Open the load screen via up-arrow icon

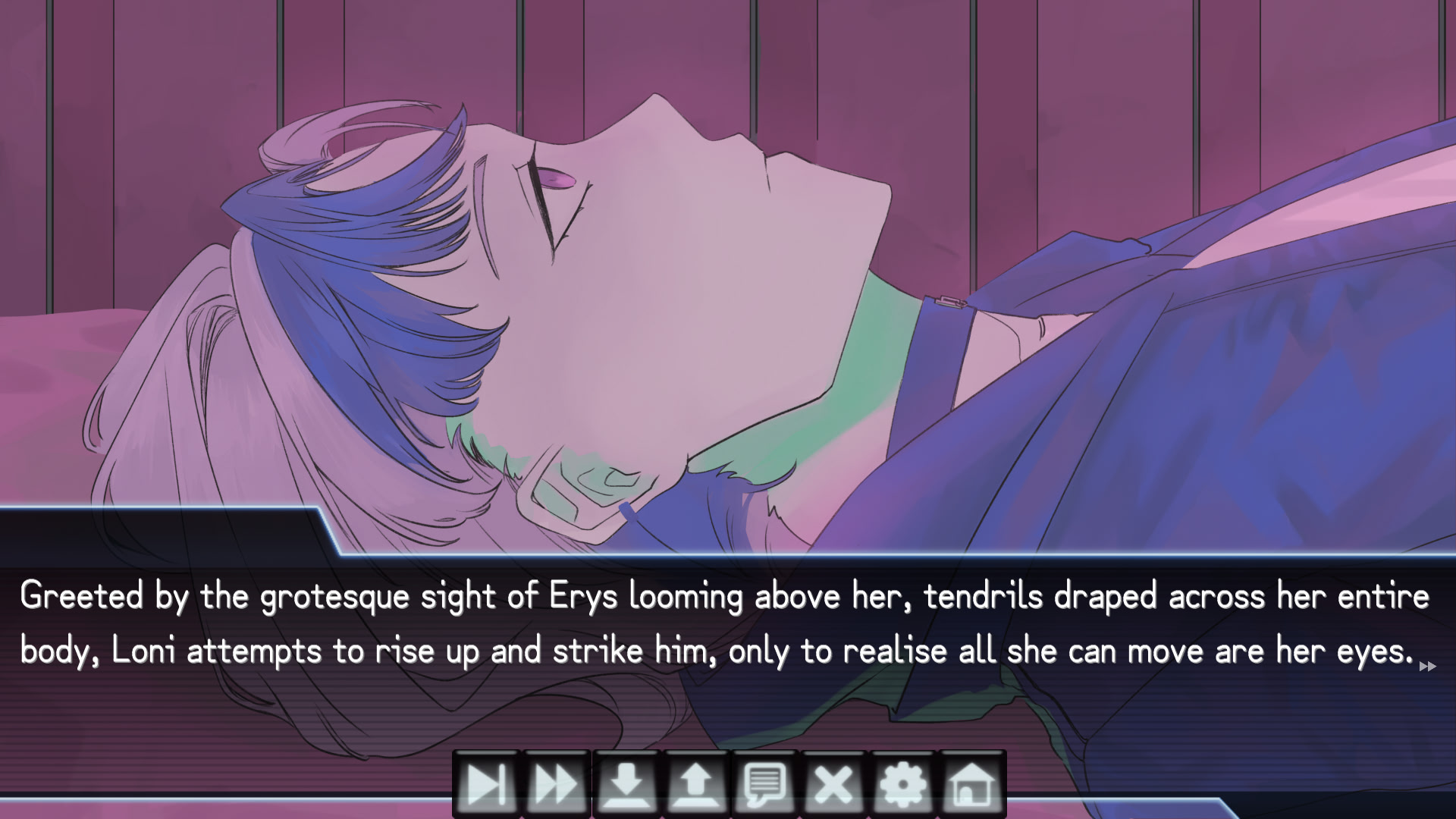tap(695, 784)
